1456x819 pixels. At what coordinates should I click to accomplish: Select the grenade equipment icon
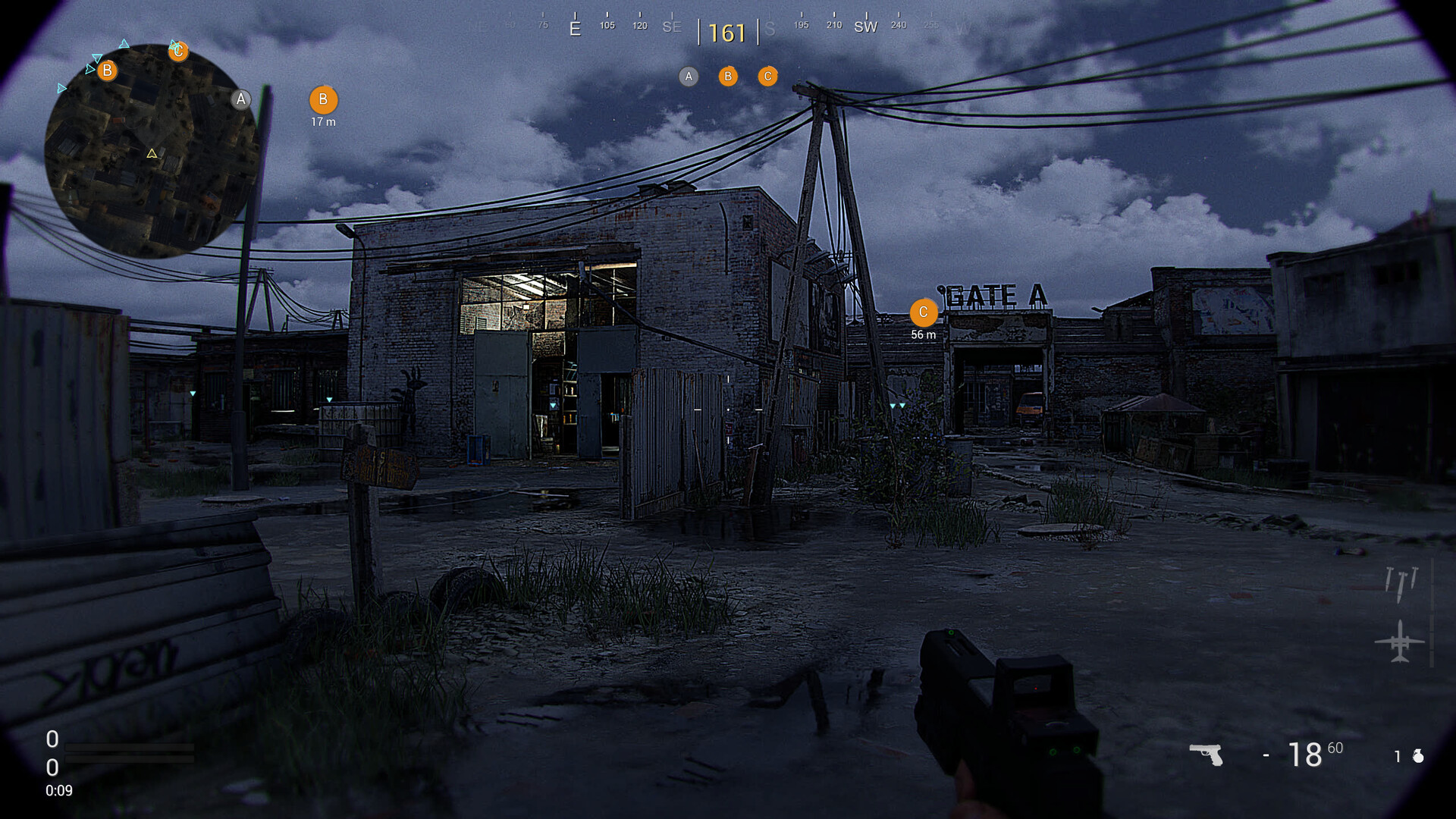click(1418, 756)
